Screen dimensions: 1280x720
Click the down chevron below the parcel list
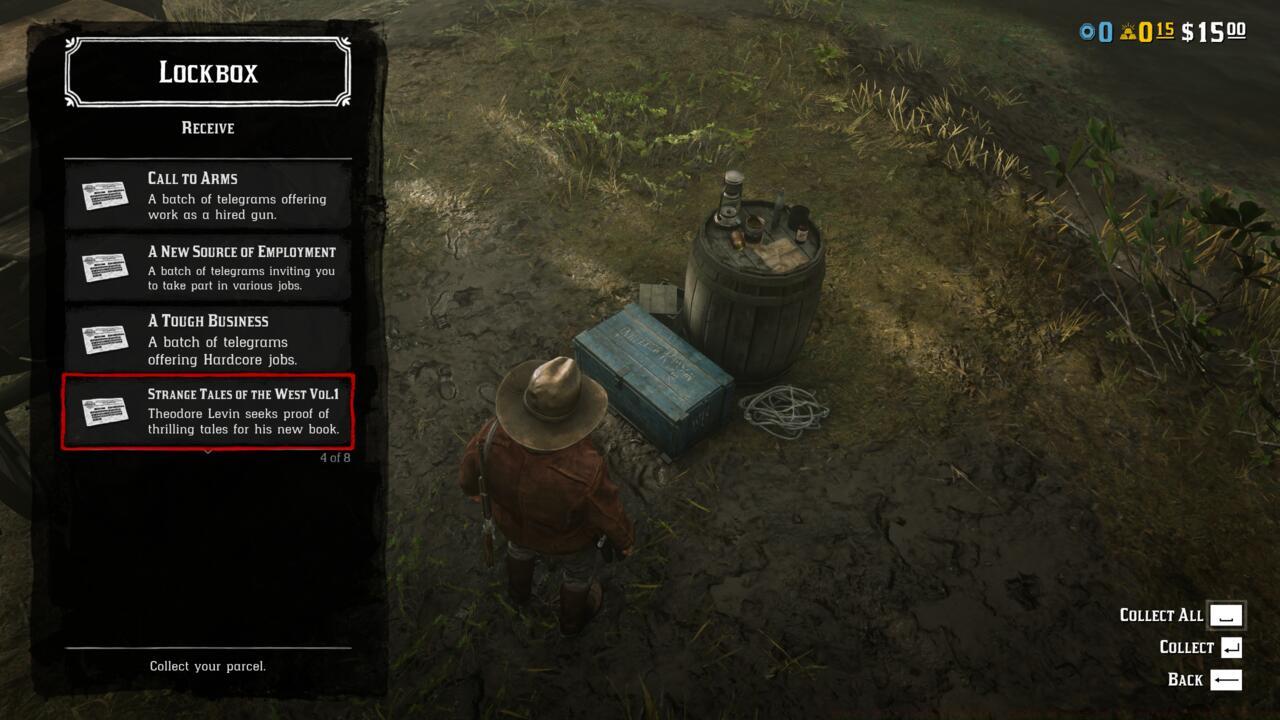click(x=208, y=451)
